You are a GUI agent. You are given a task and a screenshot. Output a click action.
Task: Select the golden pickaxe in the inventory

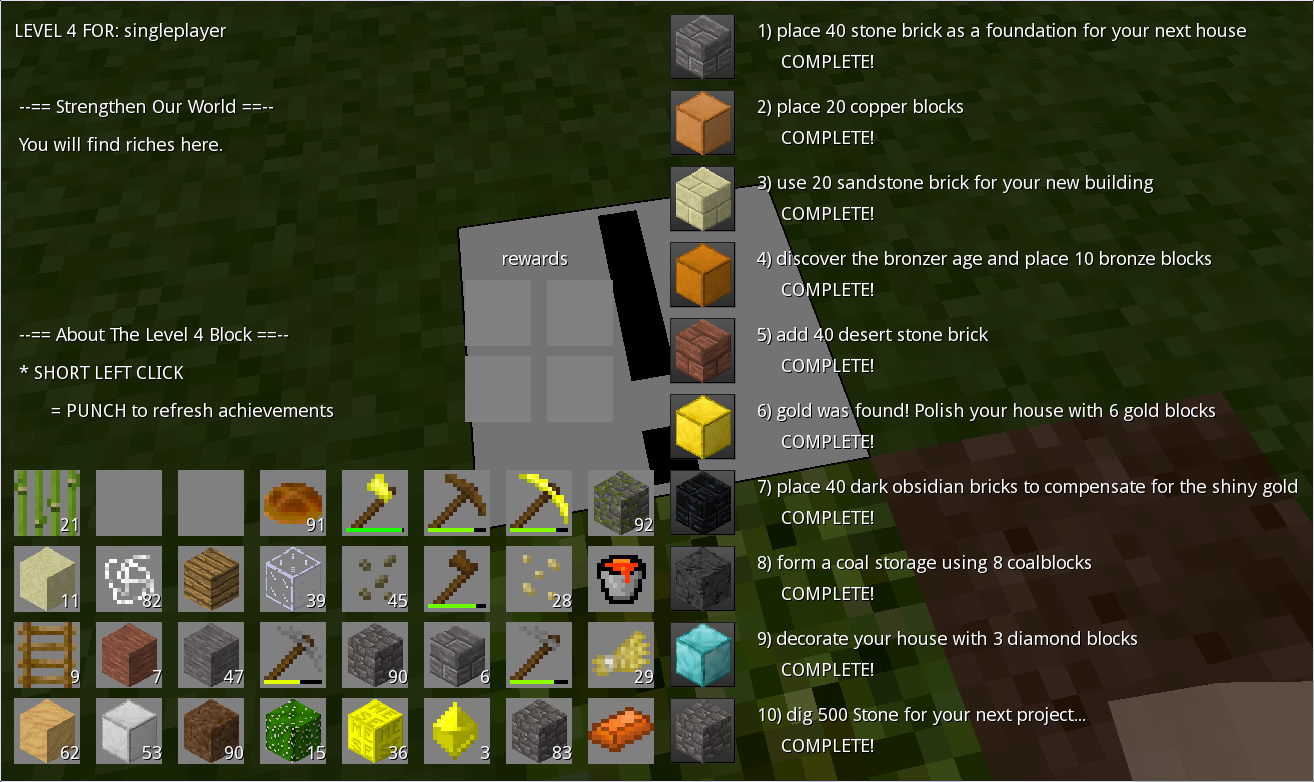(539, 503)
